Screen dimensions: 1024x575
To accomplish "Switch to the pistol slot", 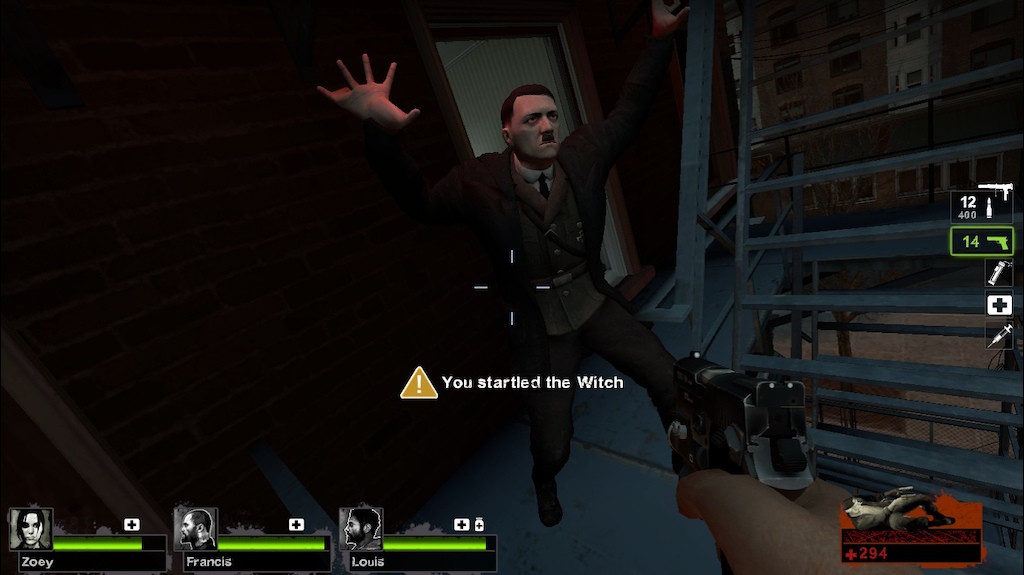I will click(981, 242).
